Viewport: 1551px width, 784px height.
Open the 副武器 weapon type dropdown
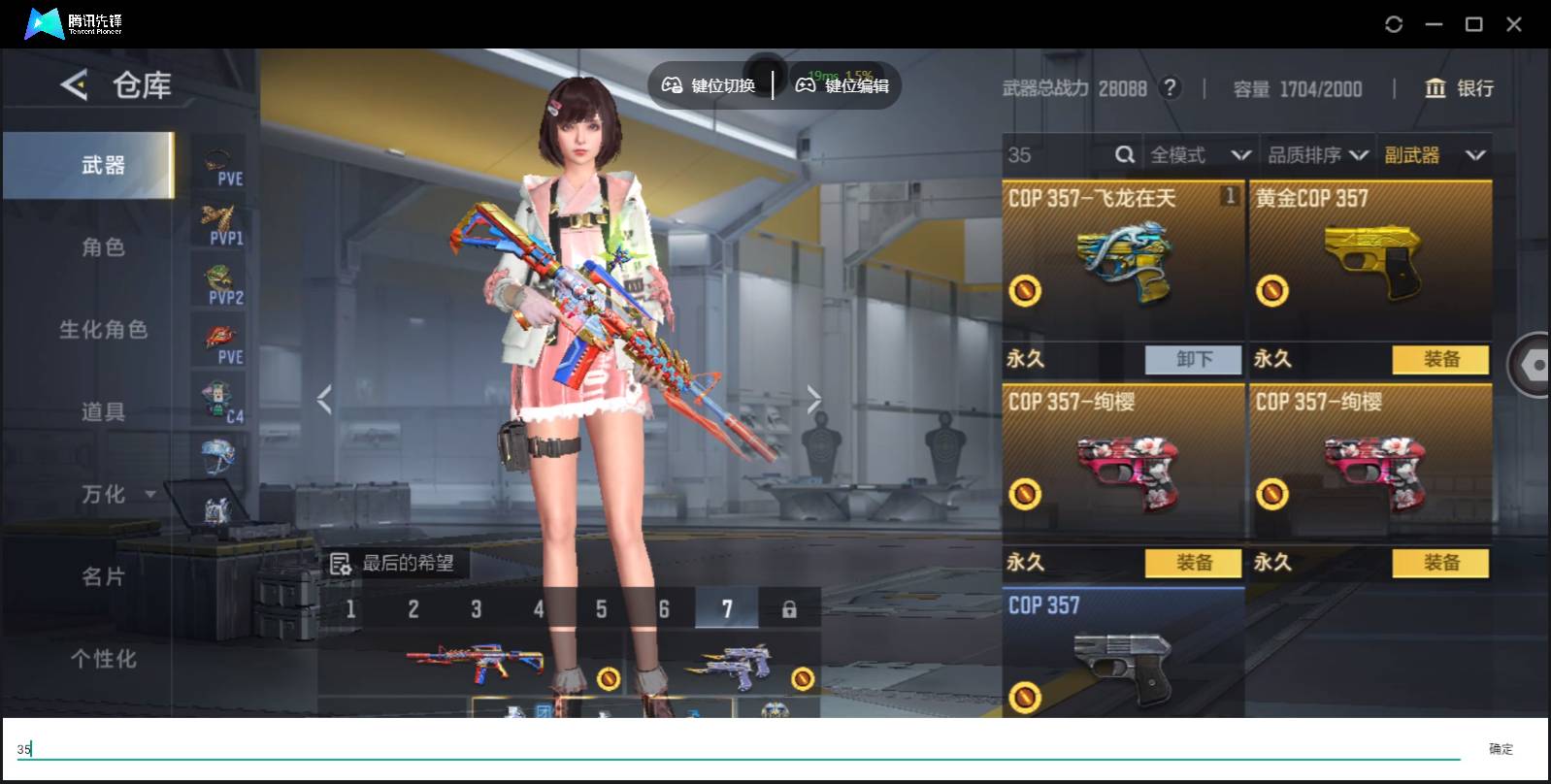pos(1435,155)
